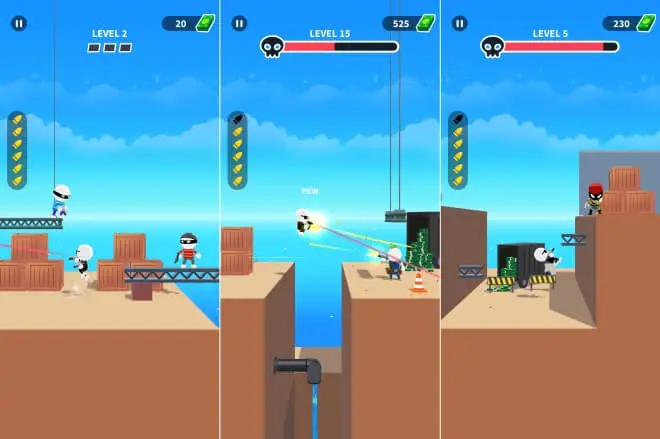Pause the Level 2 game panel
This screenshot has width=660, height=439.
pos(18,23)
